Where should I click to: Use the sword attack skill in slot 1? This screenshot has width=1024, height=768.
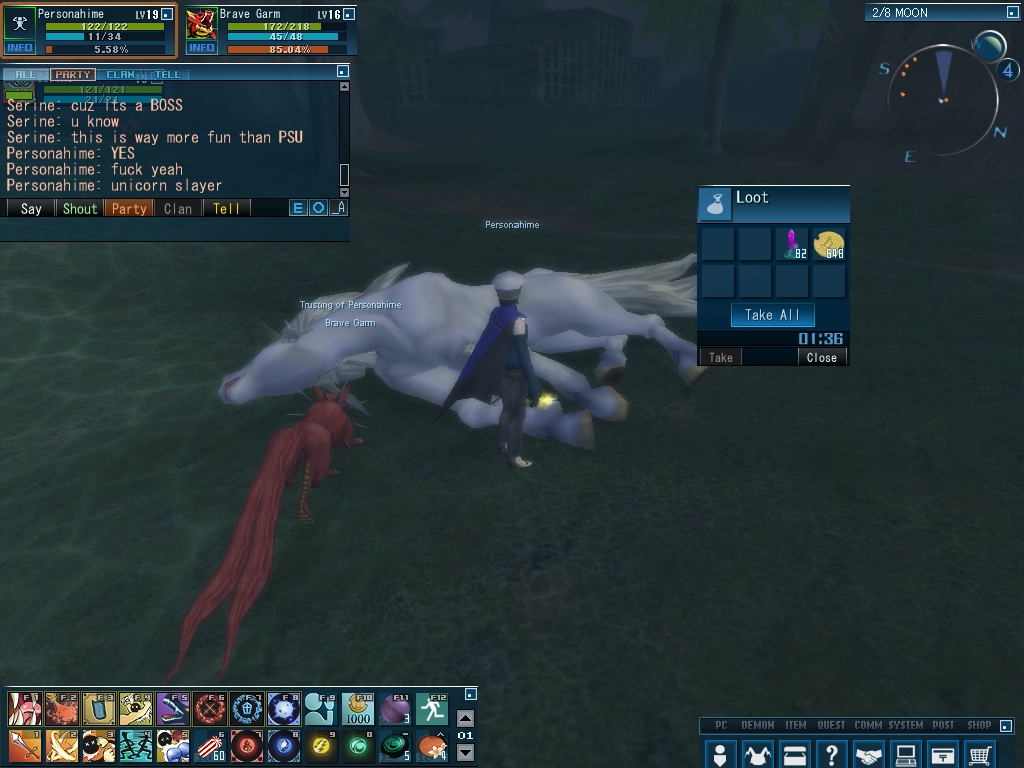coord(24,746)
